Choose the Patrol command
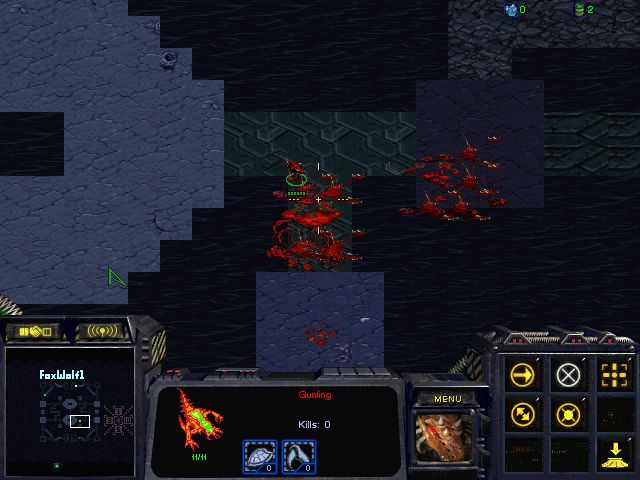This screenshot has height=480, width=640. click(523, 412)
